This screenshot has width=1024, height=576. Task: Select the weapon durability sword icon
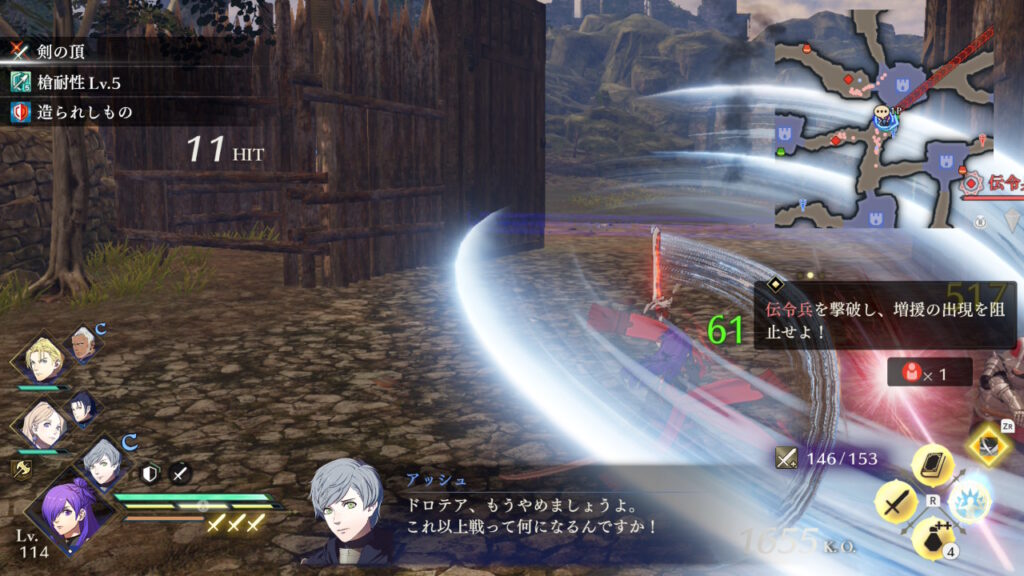point(786,458)
